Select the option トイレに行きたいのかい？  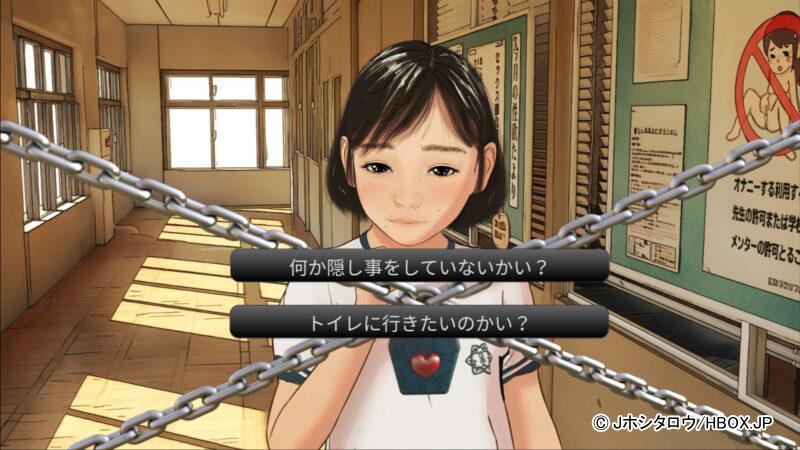[420, 322]
